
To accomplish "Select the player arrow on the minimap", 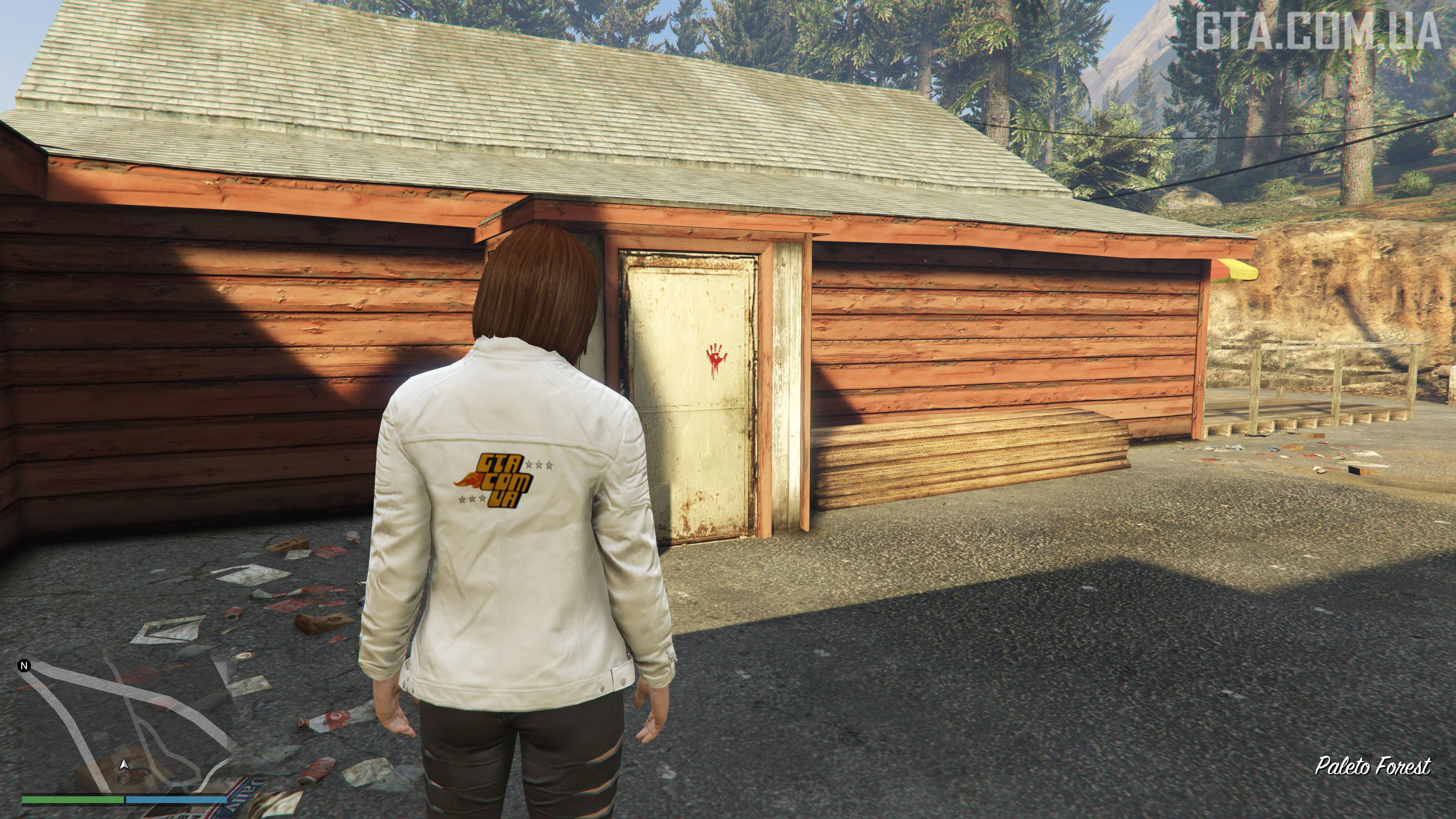I will point(124,765).
